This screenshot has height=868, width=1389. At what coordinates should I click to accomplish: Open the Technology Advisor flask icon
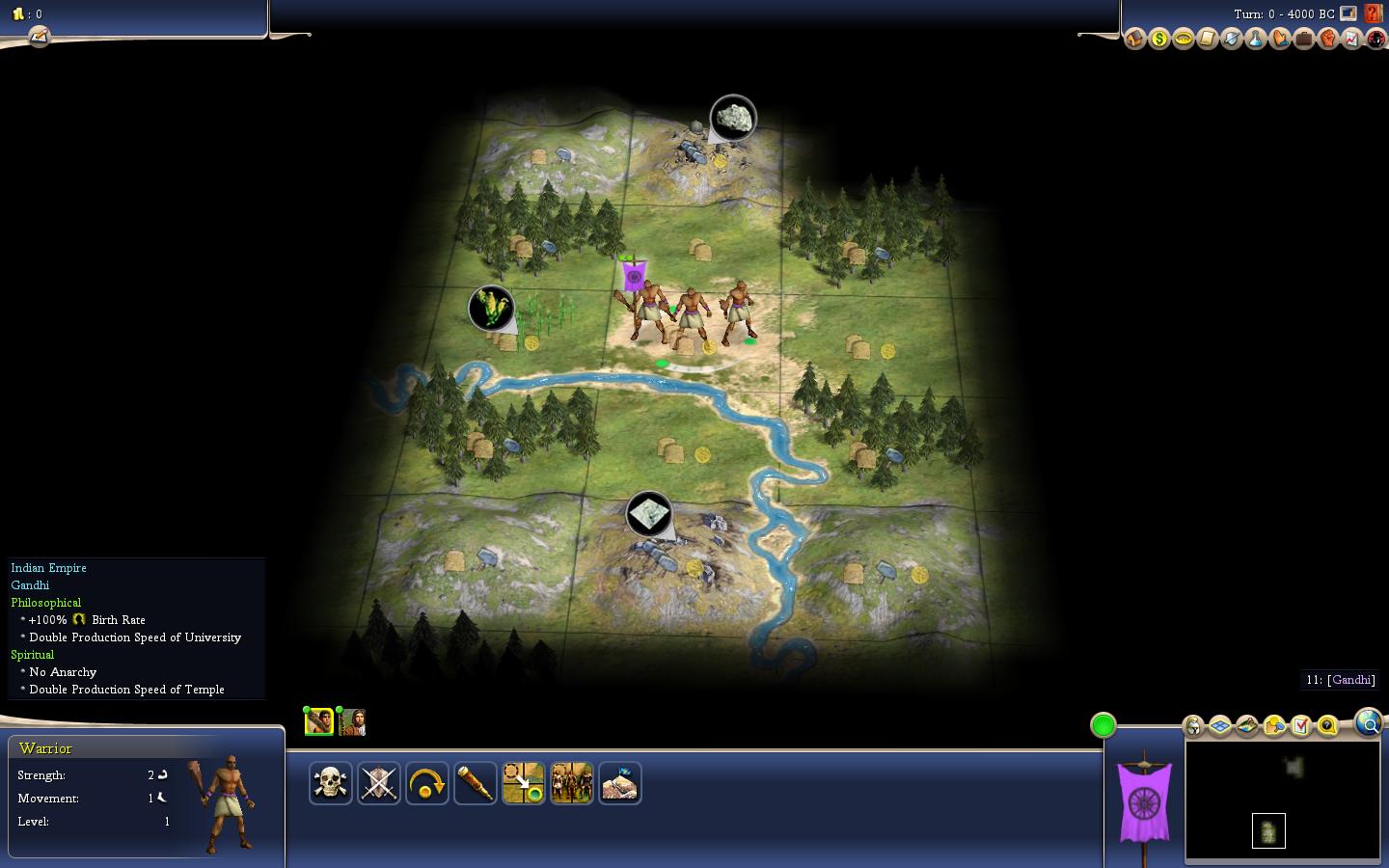[x=1255, y=40]
